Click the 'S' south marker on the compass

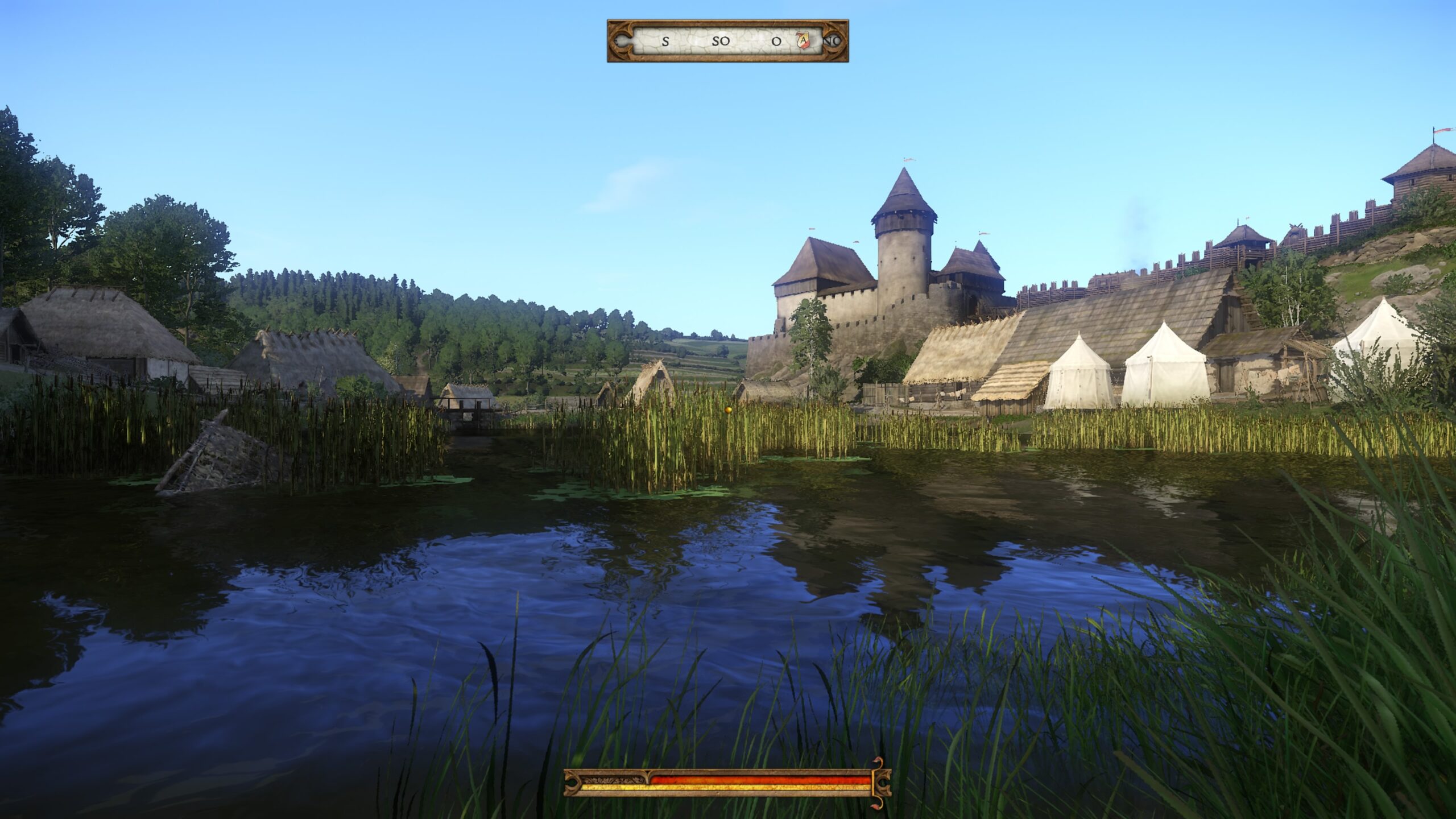pyautogui.click(x=666, y=43)
